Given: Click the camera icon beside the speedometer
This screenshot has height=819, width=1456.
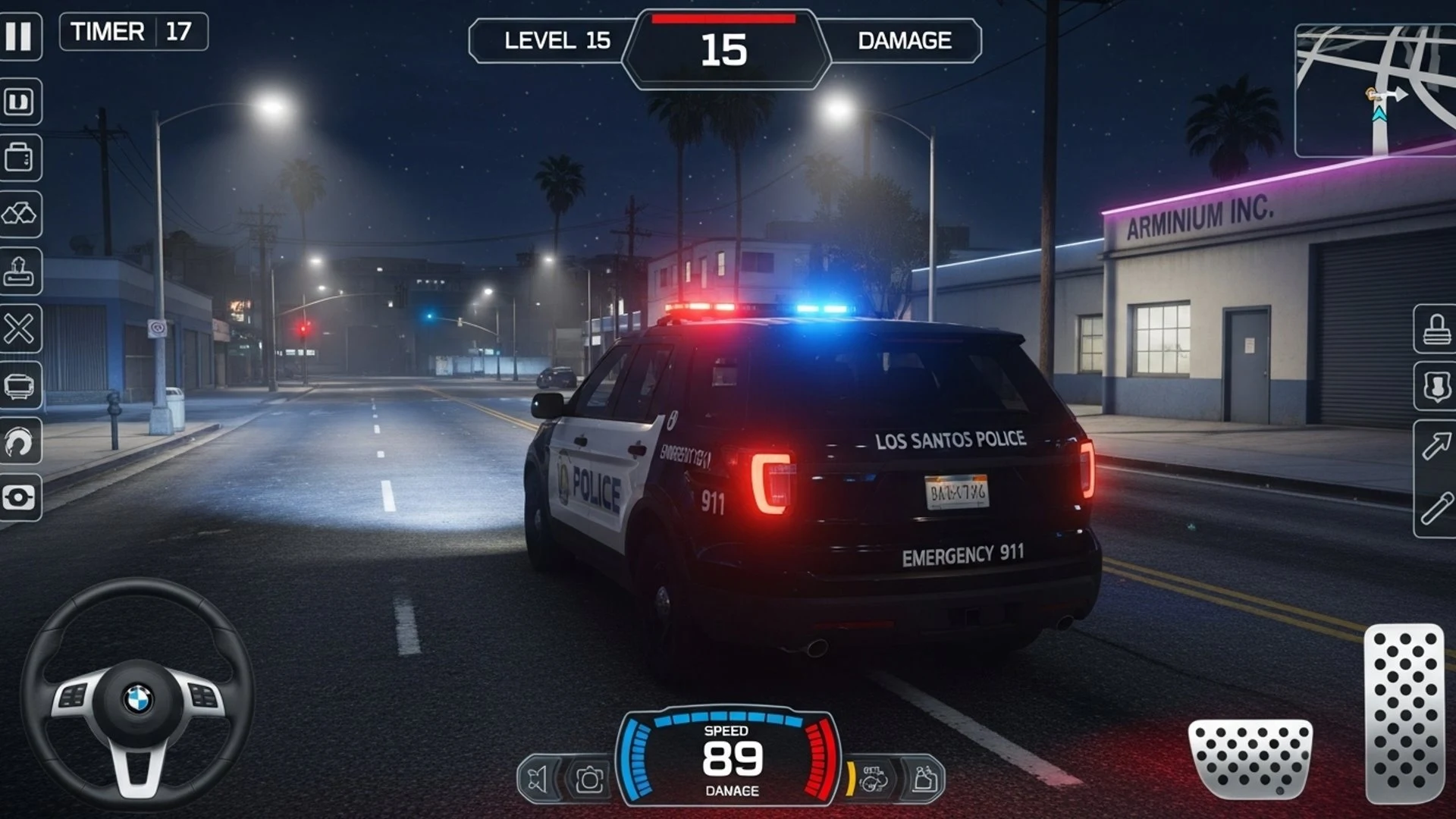Looking at the screenshot, I should tap(589, 779).
